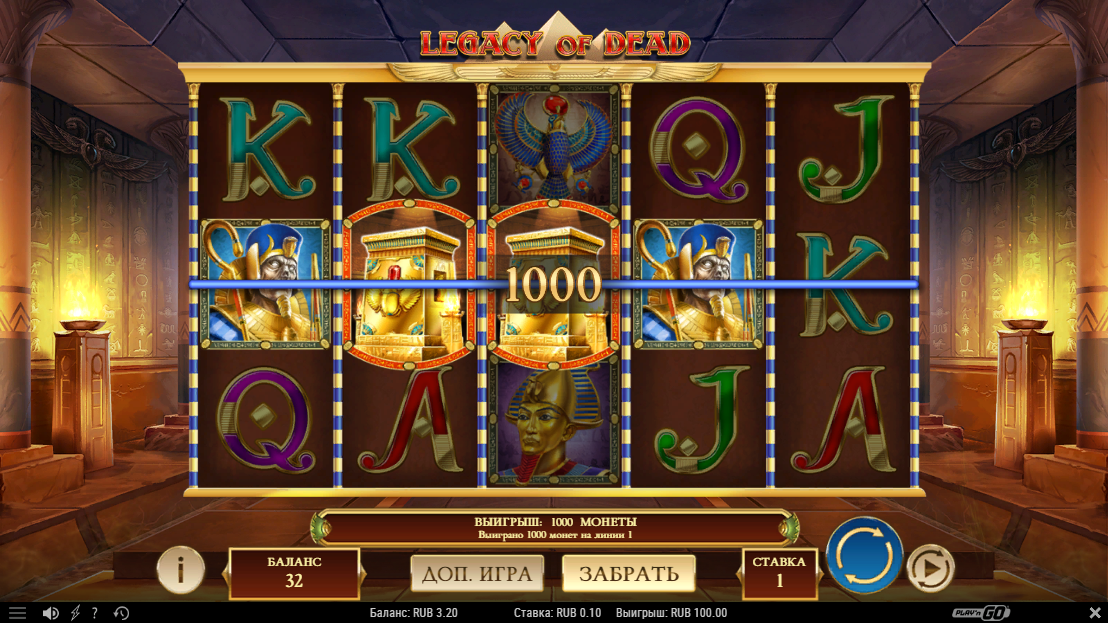Open the paytable info button
1108x623 pixels.
pyautogui.click(x=181, y=570)
